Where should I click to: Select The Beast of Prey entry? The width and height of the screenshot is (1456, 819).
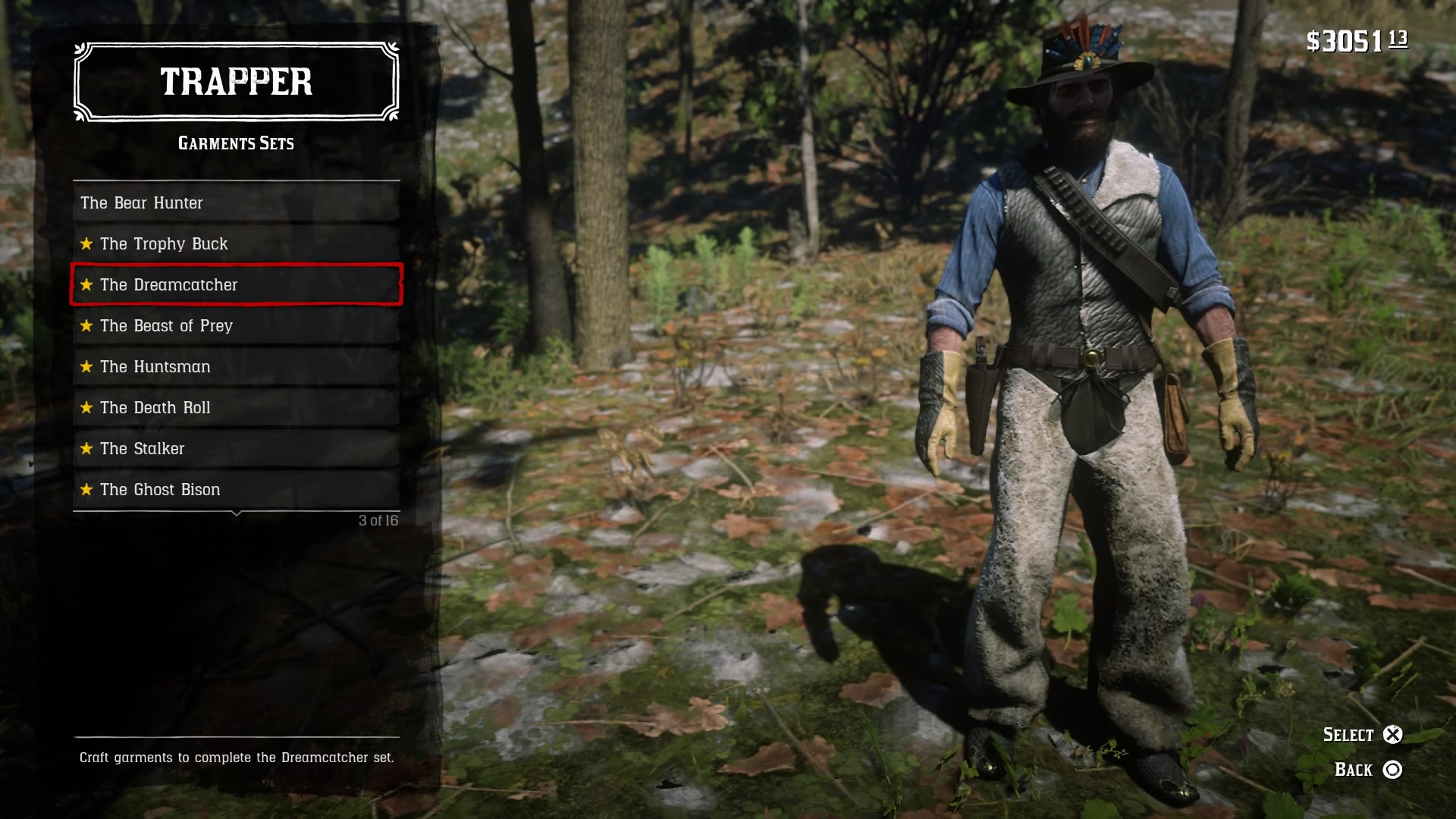[236, 325]
